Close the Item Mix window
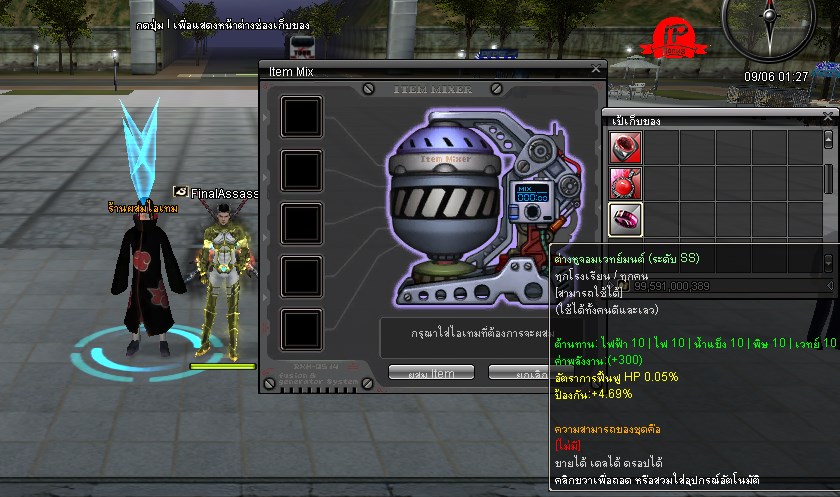 pos(596,69)
